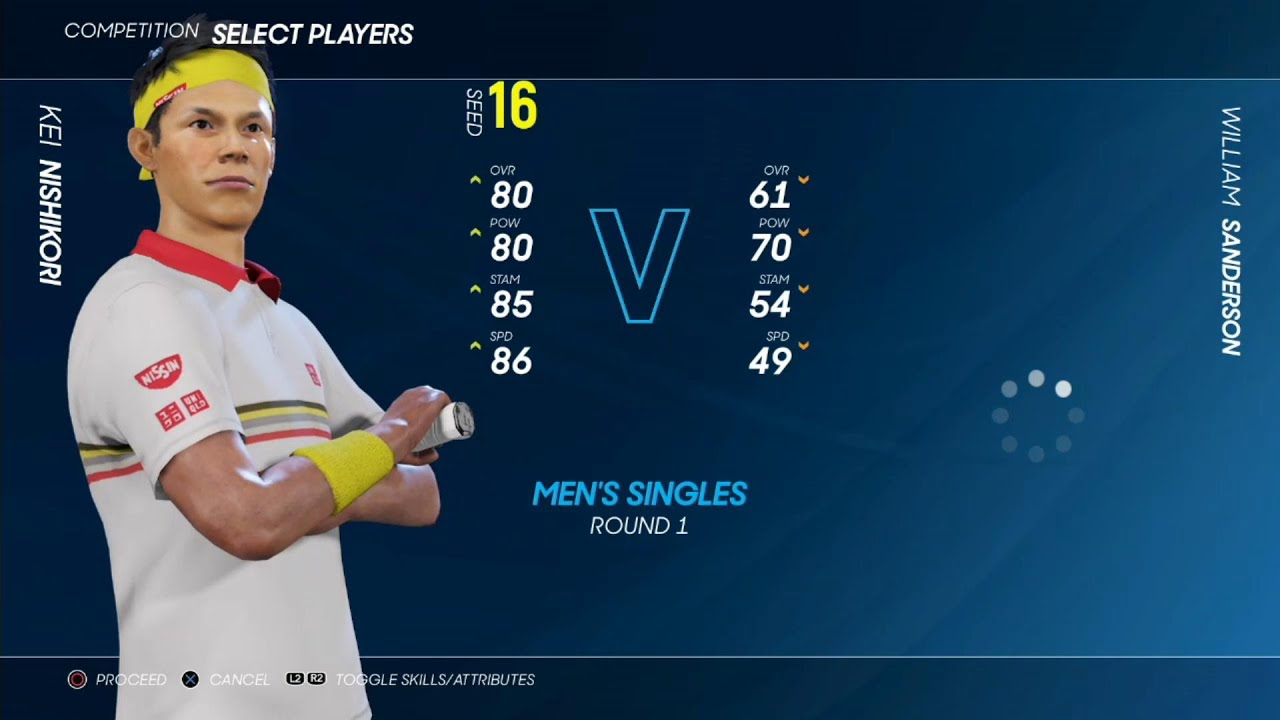1280x720 pixels.
Task: Select player Kei Nishikori's name
Action: 50,194
